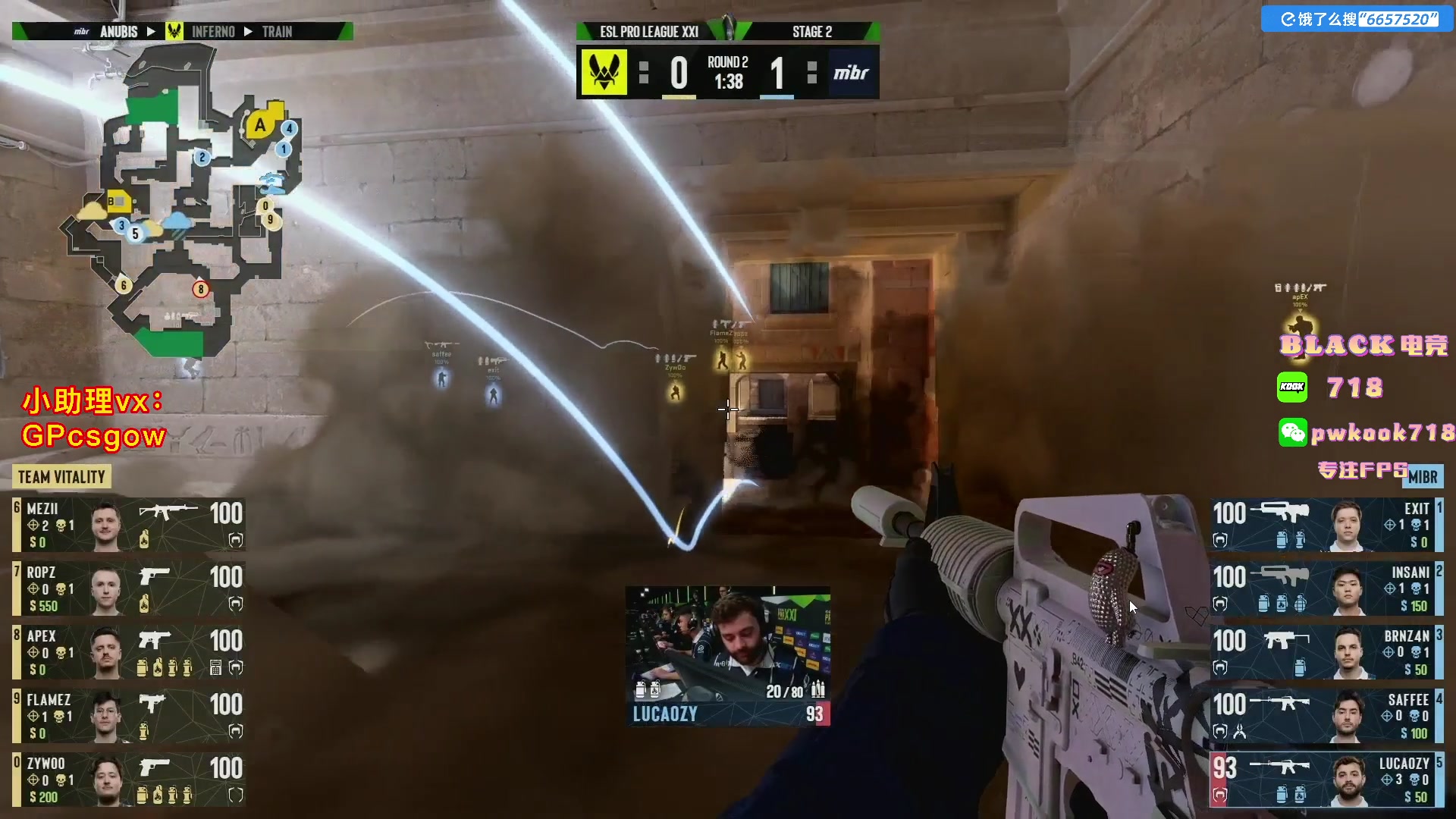This screenshot has height=819, width=1456.
Task: Click the TEAM VITALITY roster header
Action: (x=61, y=477)
